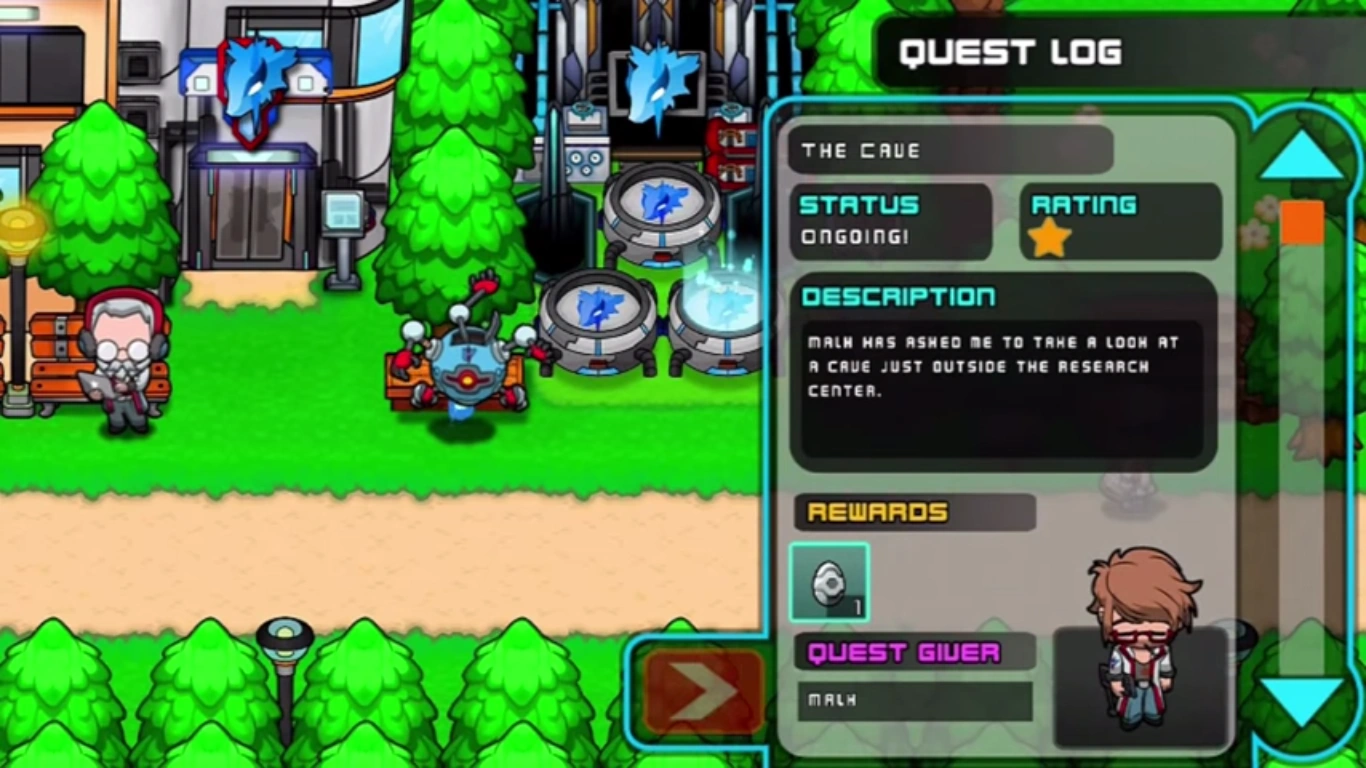Click the QUEST LOG title banner
The height and width of the screenshot is (768, 1366).
point(1010,52)
